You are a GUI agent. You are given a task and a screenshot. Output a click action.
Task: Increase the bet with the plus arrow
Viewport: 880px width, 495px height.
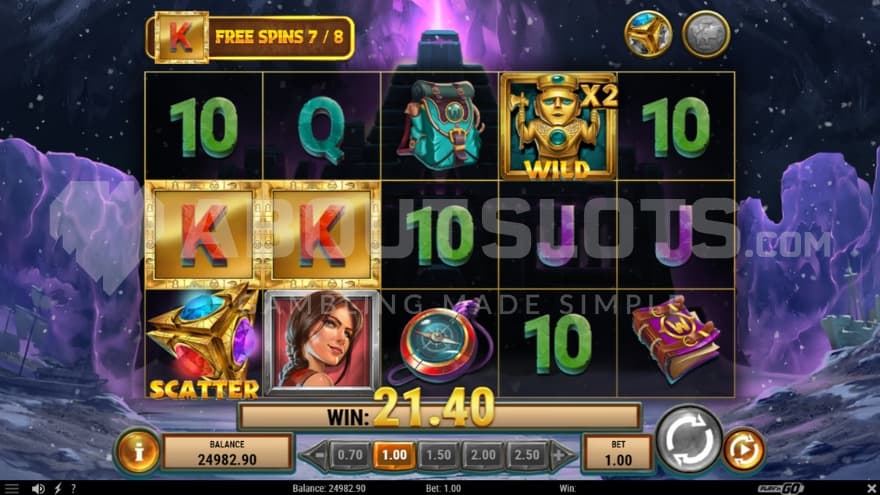pos(562,454)
